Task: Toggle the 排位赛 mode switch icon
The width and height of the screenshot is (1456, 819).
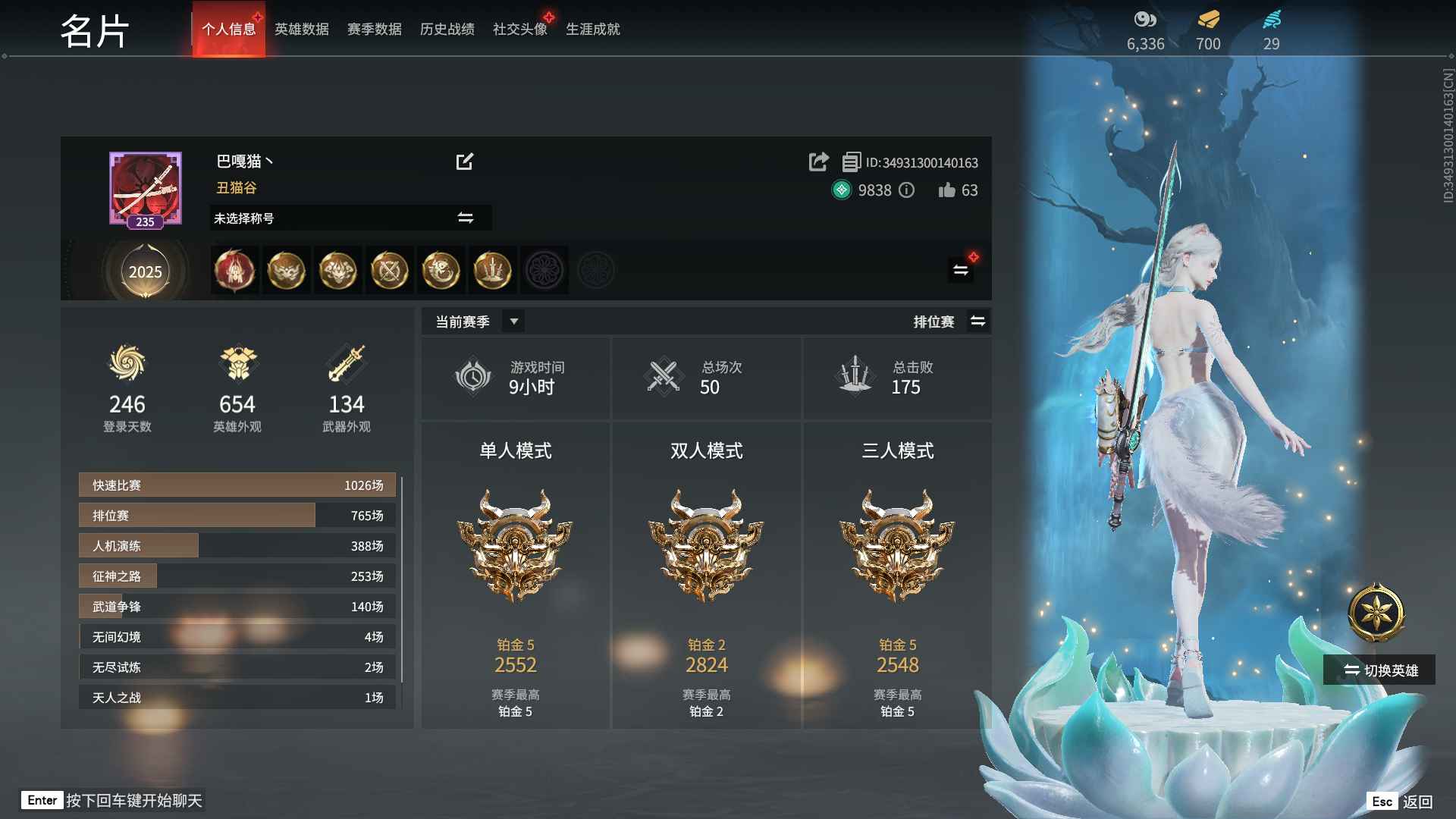Action: coord(978,321)
